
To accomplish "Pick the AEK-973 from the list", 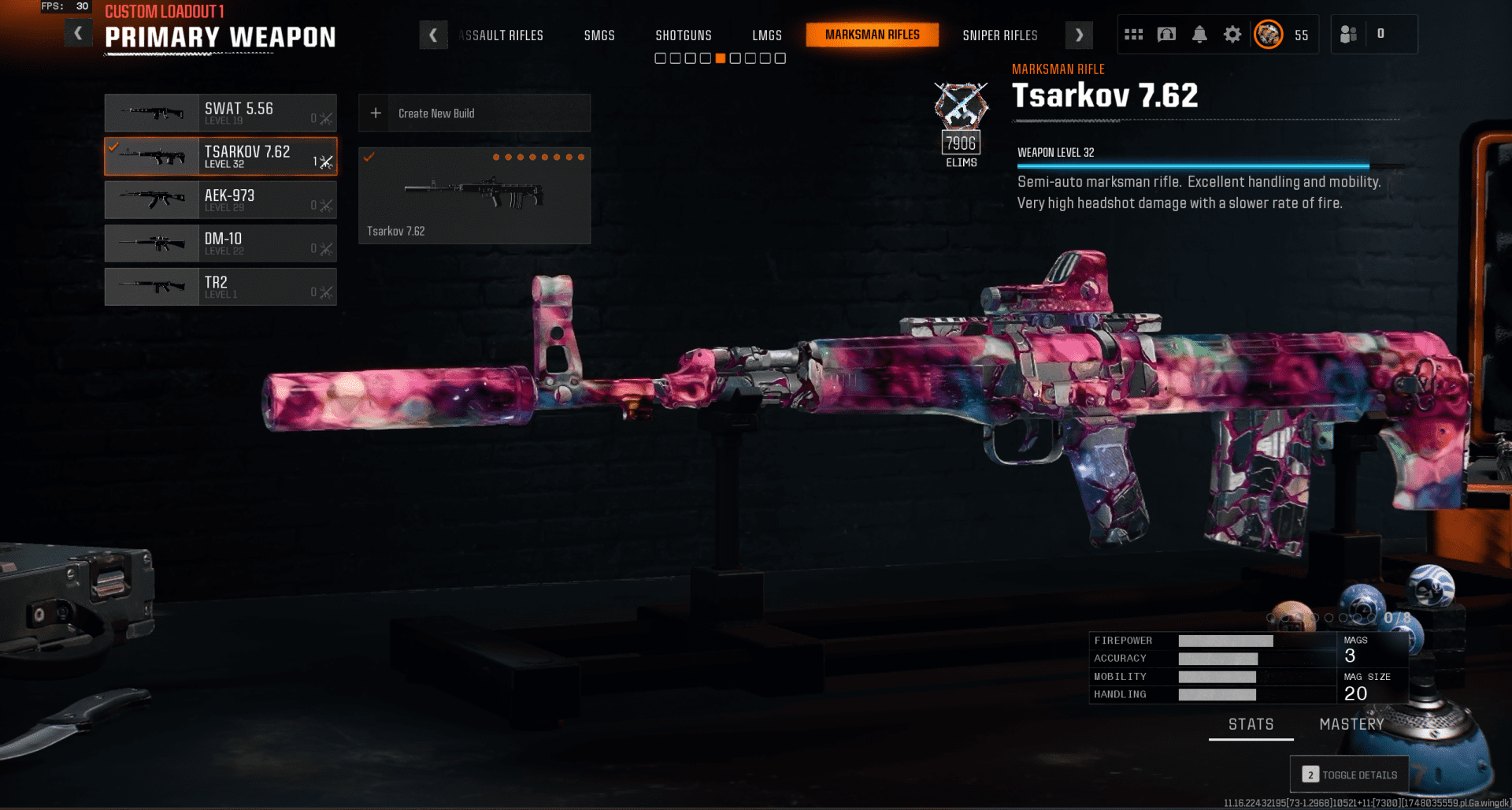I will [220, 199].
